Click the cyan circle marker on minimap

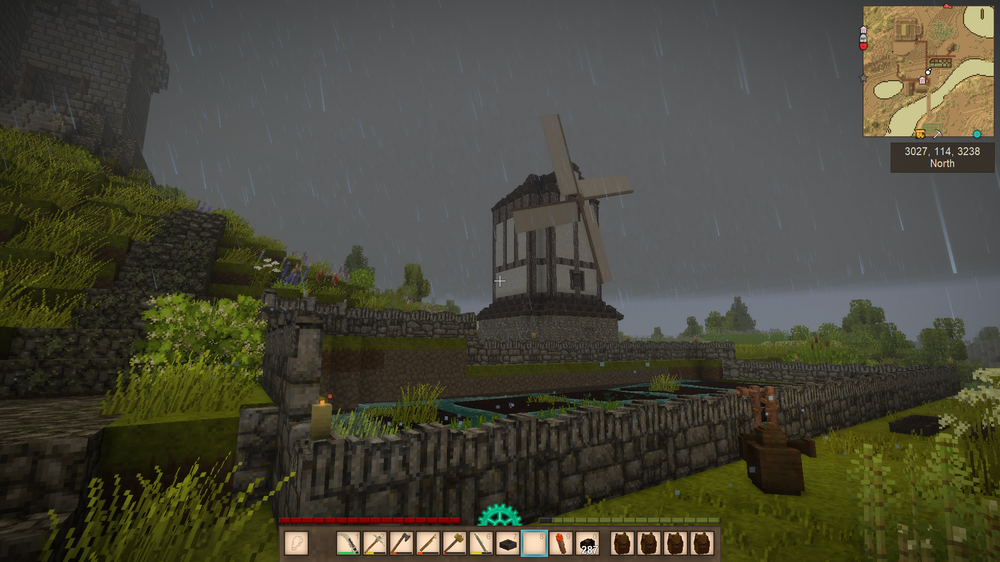tap(977, 133)
